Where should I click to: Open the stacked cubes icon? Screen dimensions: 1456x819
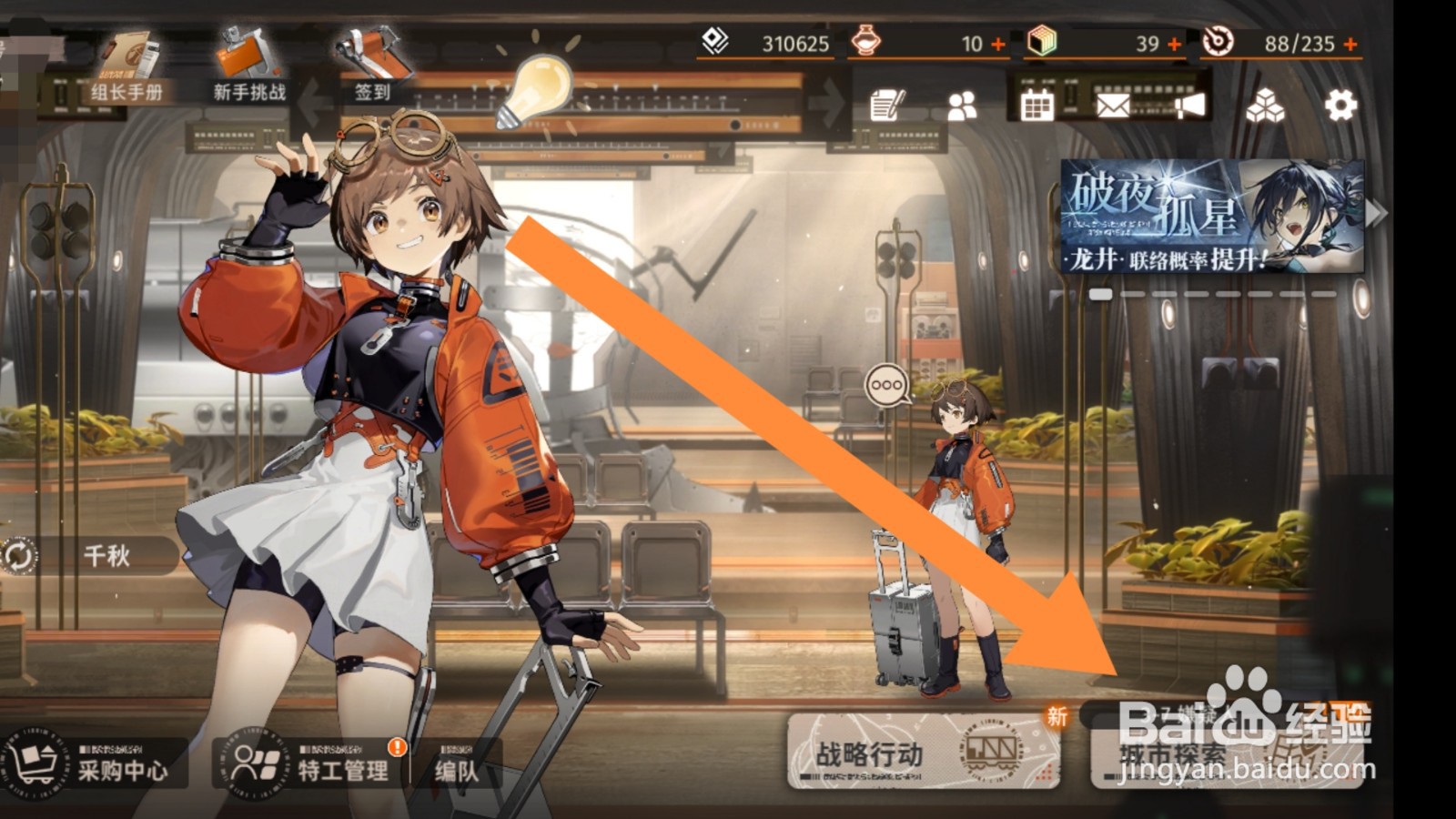1265,106
